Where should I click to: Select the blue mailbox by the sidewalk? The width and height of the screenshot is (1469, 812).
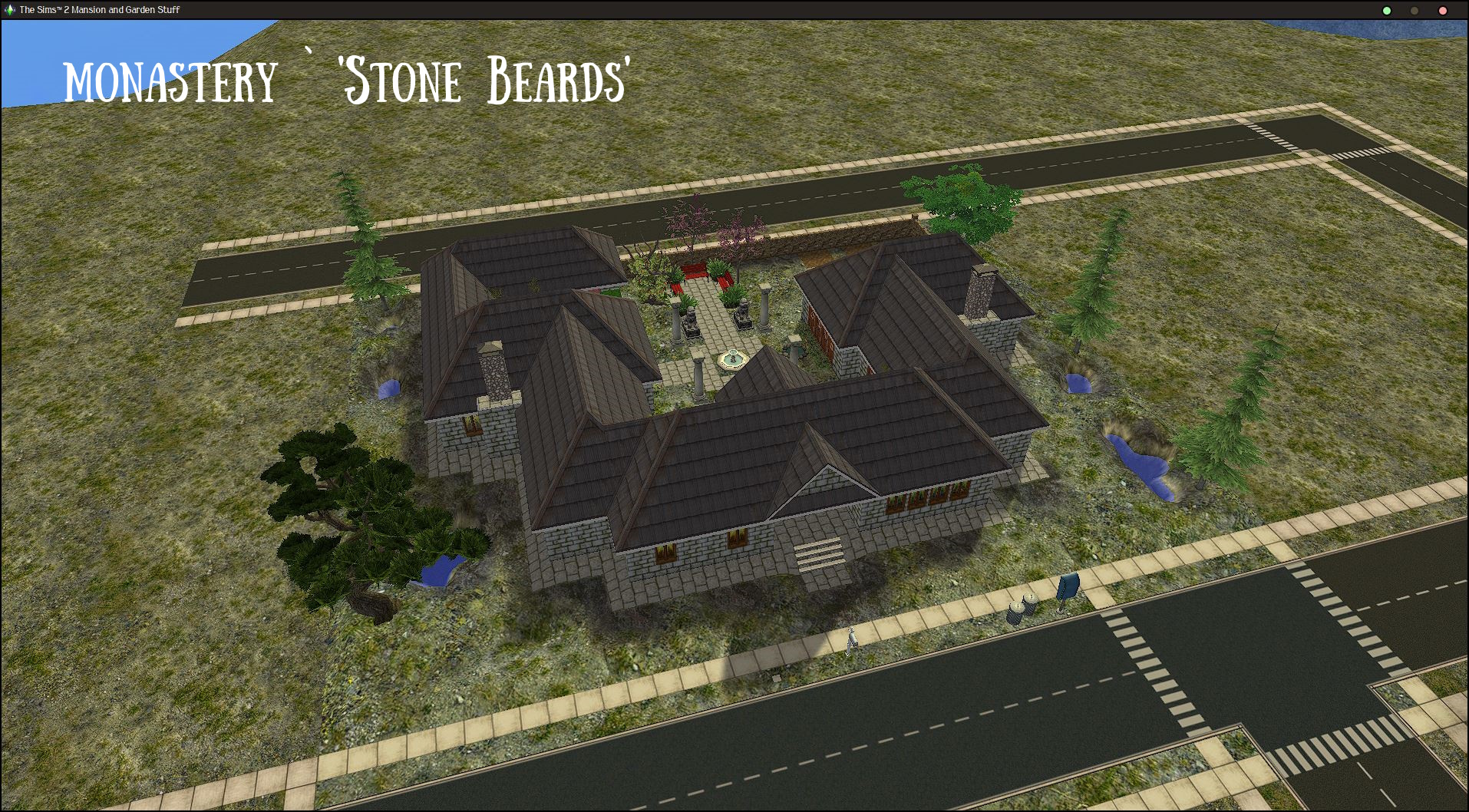click(x=1067, y=587)
